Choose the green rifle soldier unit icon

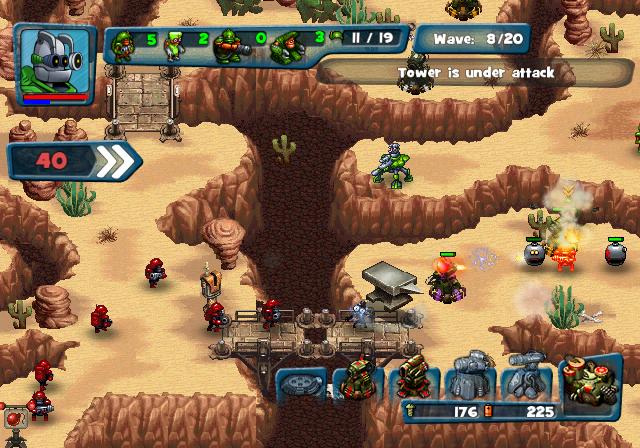tap(125, 45)
